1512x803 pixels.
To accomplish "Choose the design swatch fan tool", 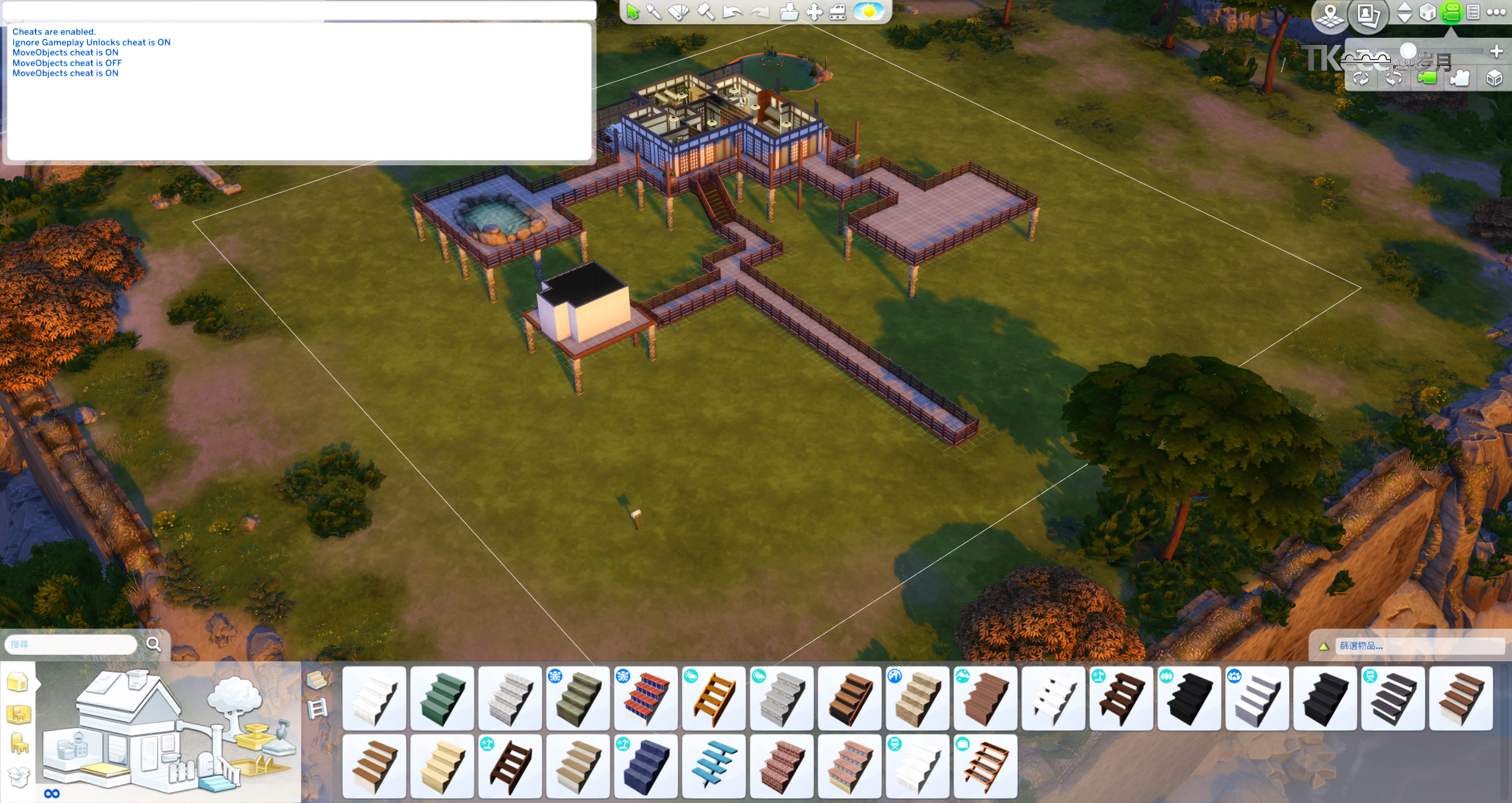I will 679,12.
